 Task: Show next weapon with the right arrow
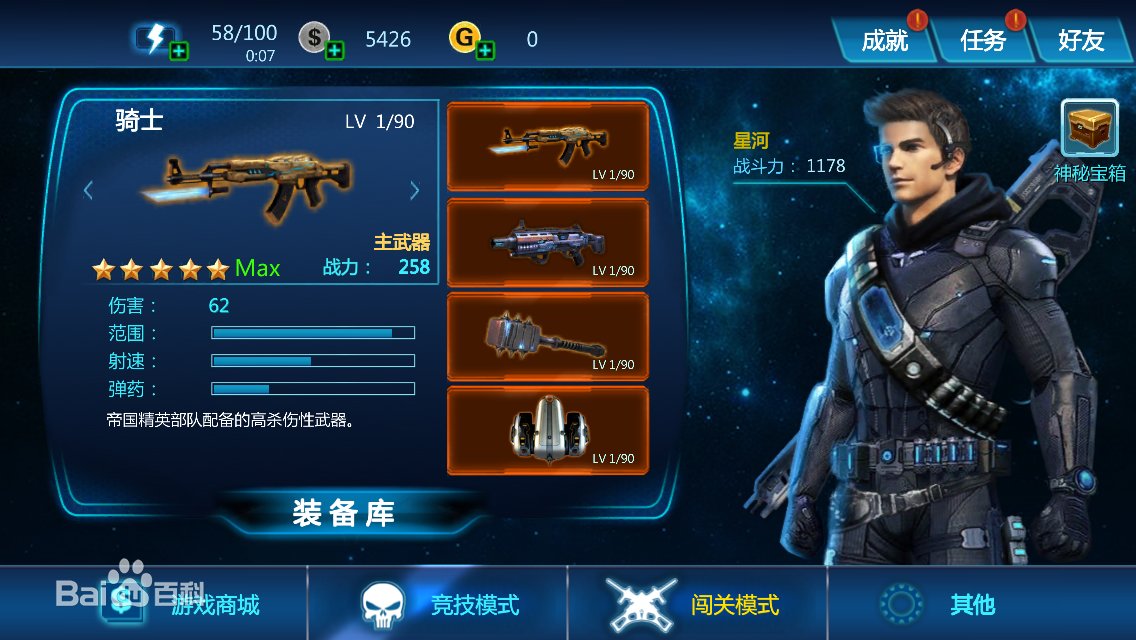pos(415,189)
